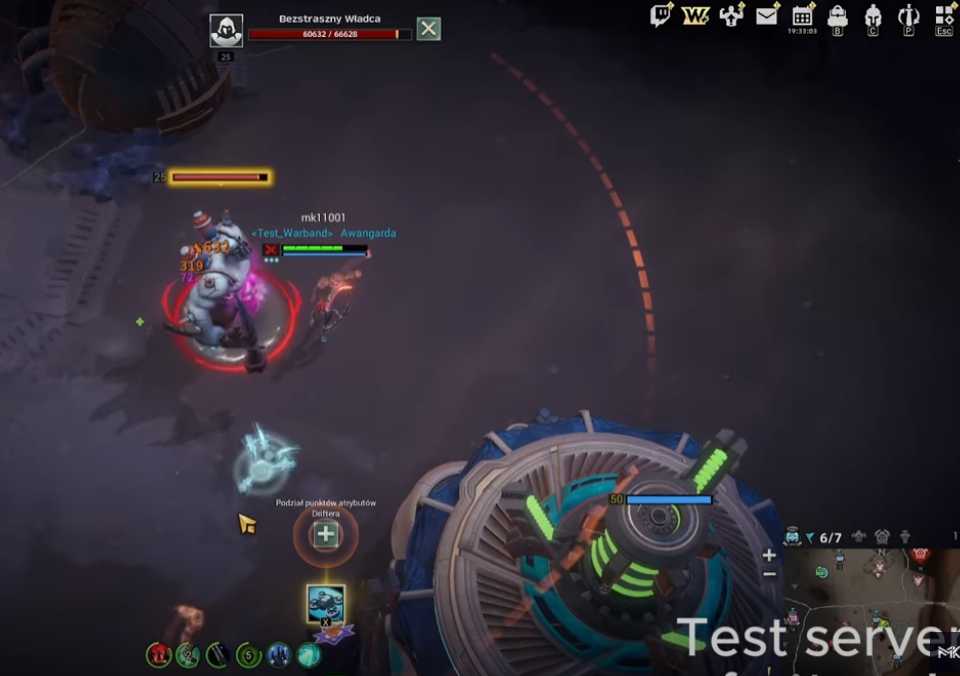Open the muscular figure upgrade icon
960x676 pixels.
(732, 15)
